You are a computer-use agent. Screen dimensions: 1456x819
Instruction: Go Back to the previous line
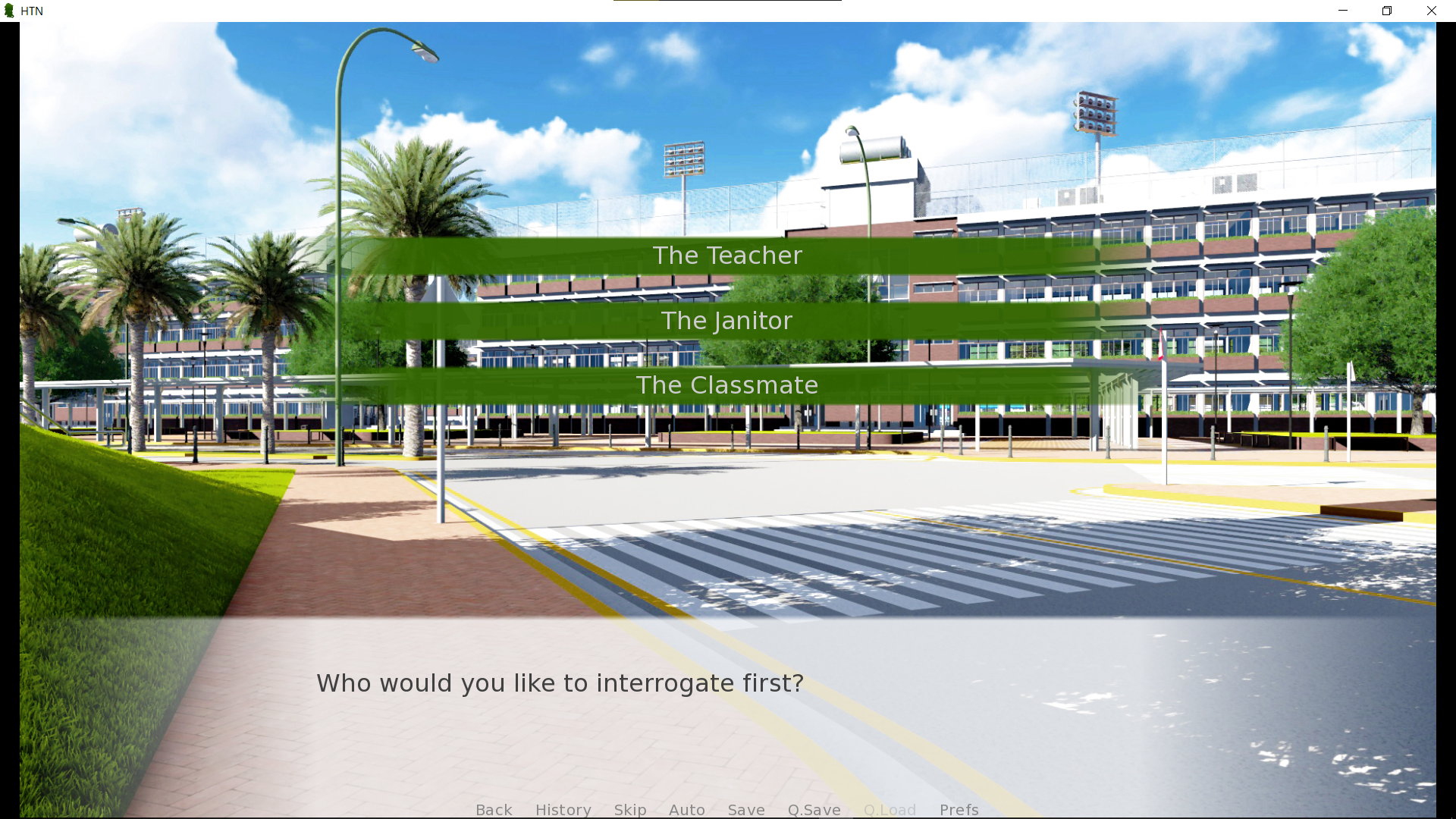[494, 809]
